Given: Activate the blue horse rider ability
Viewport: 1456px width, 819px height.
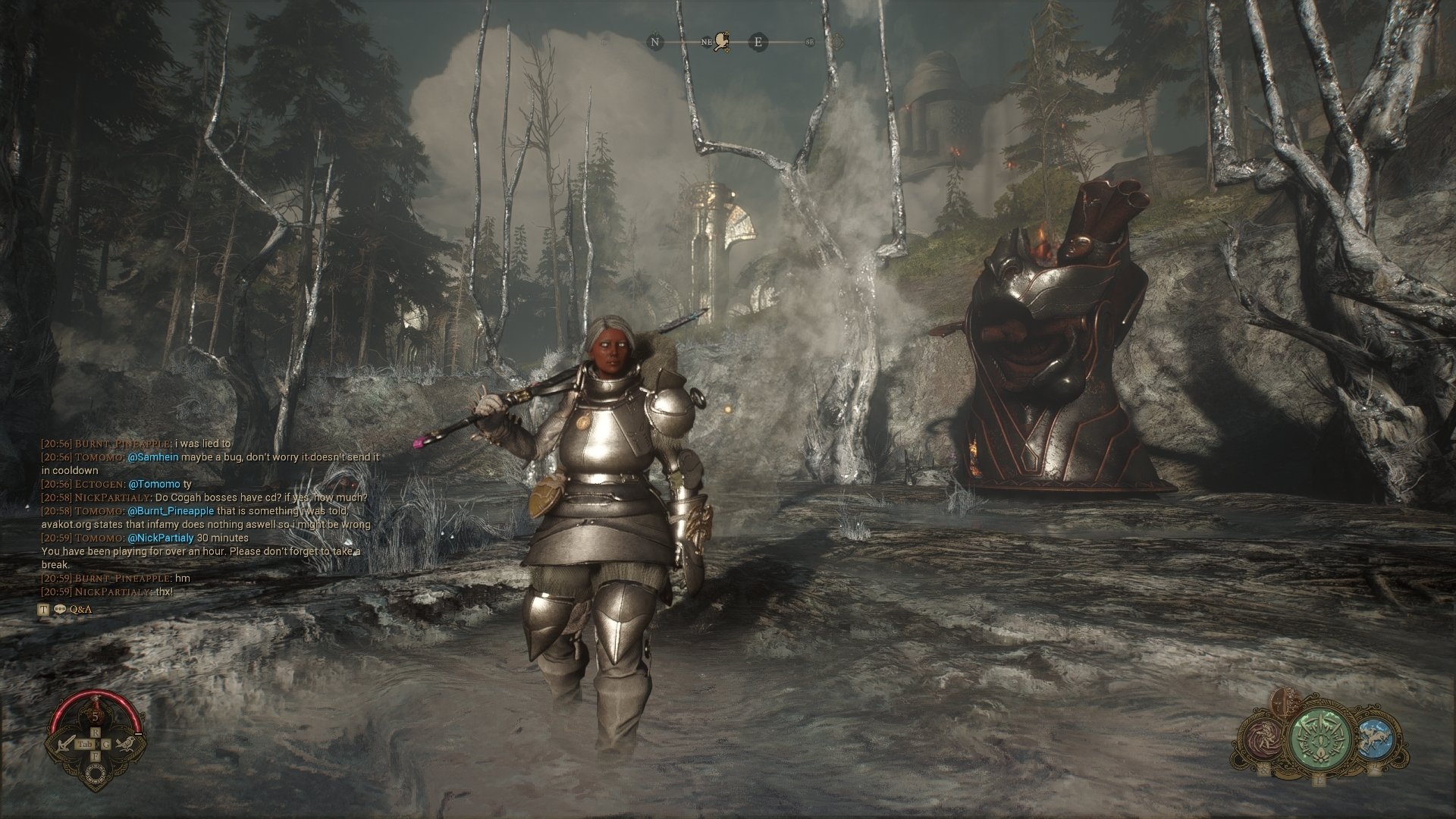Looking at the screenshot, I should [x=1375, y=739].
